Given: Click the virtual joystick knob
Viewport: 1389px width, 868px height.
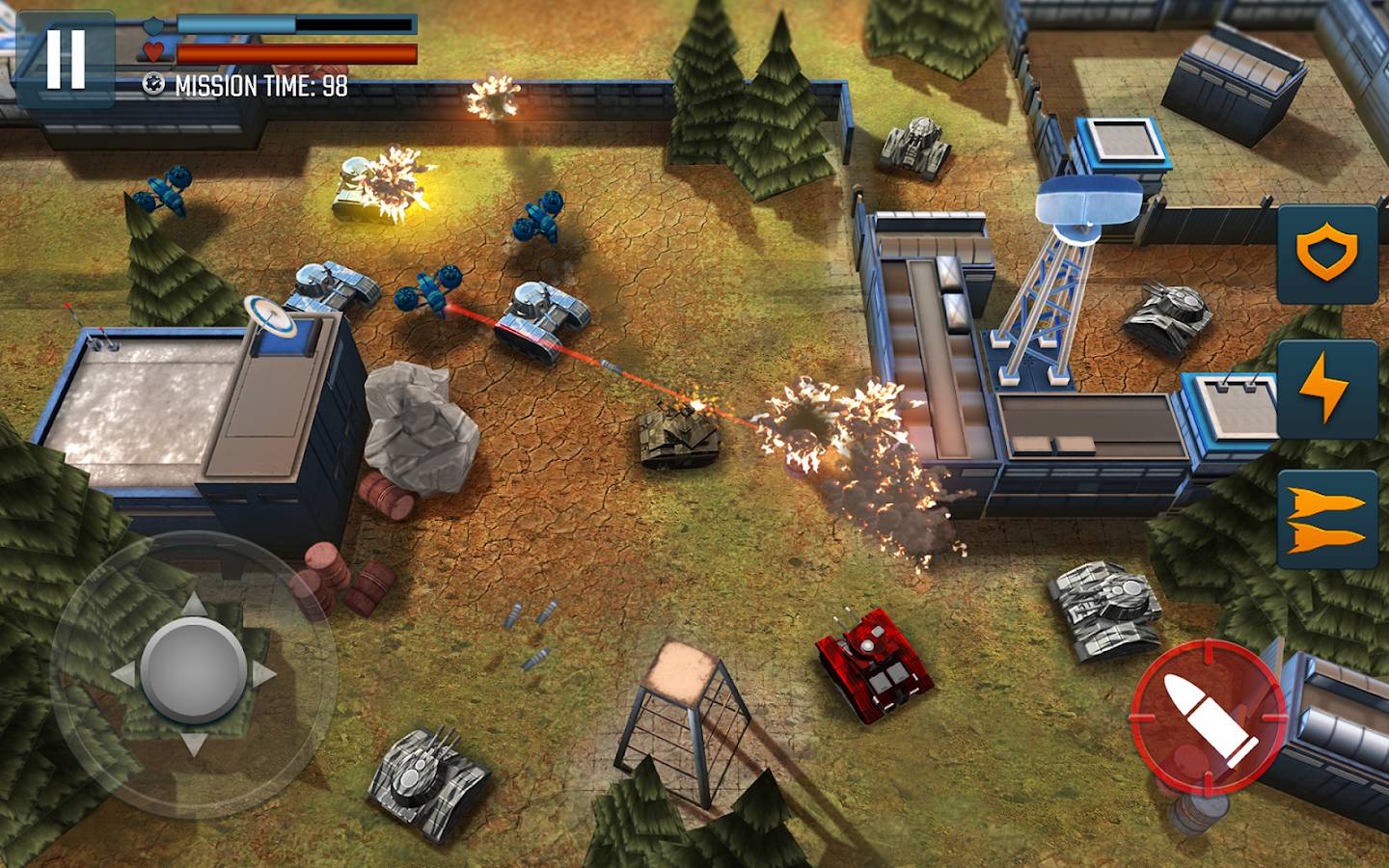Looking at the screenshot, I should tap(194, 672).
